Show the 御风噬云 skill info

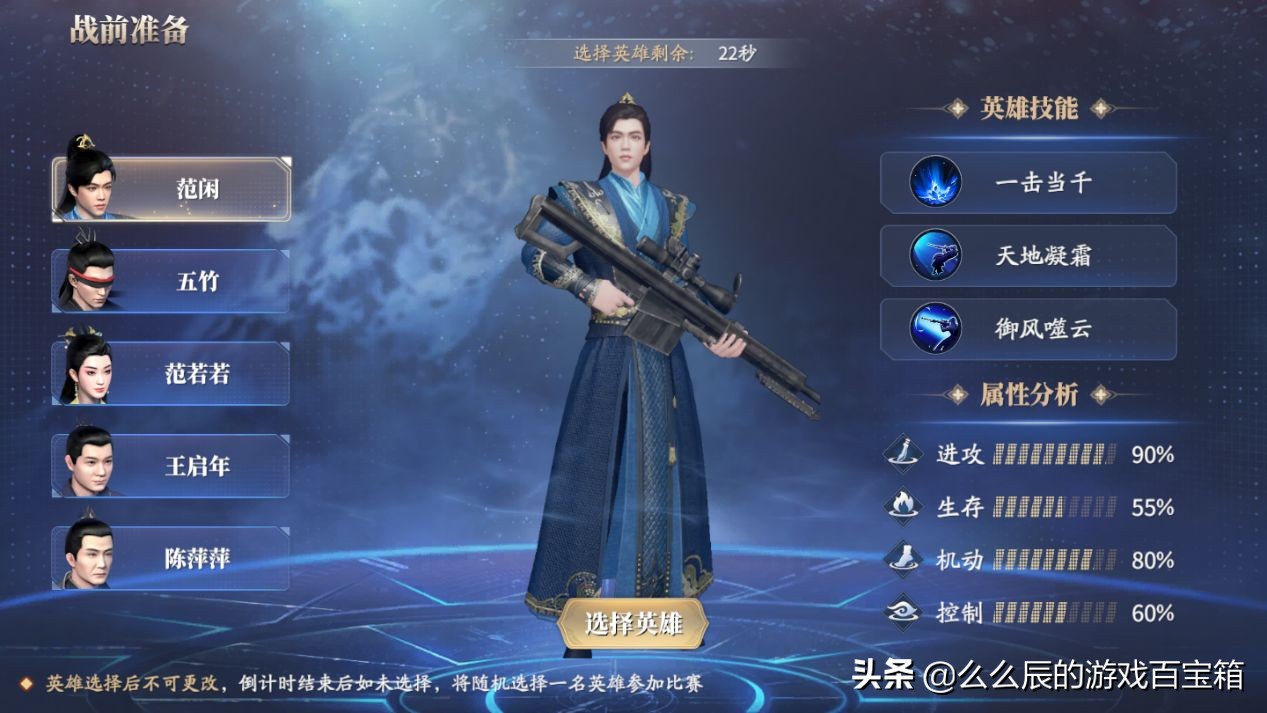coord(1028,329)
